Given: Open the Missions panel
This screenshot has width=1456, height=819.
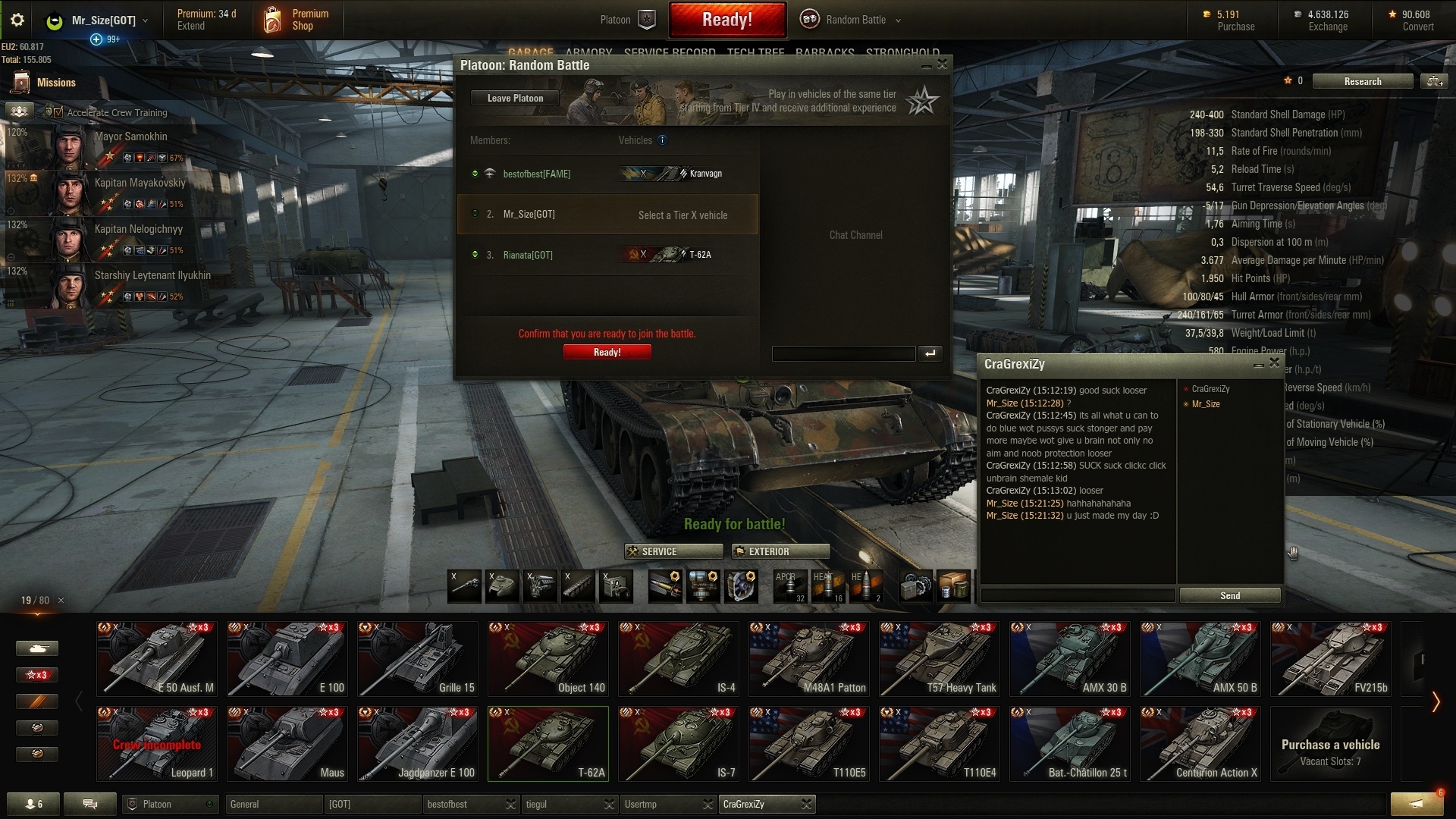Looking at the screenshot, I should point(45,83).
